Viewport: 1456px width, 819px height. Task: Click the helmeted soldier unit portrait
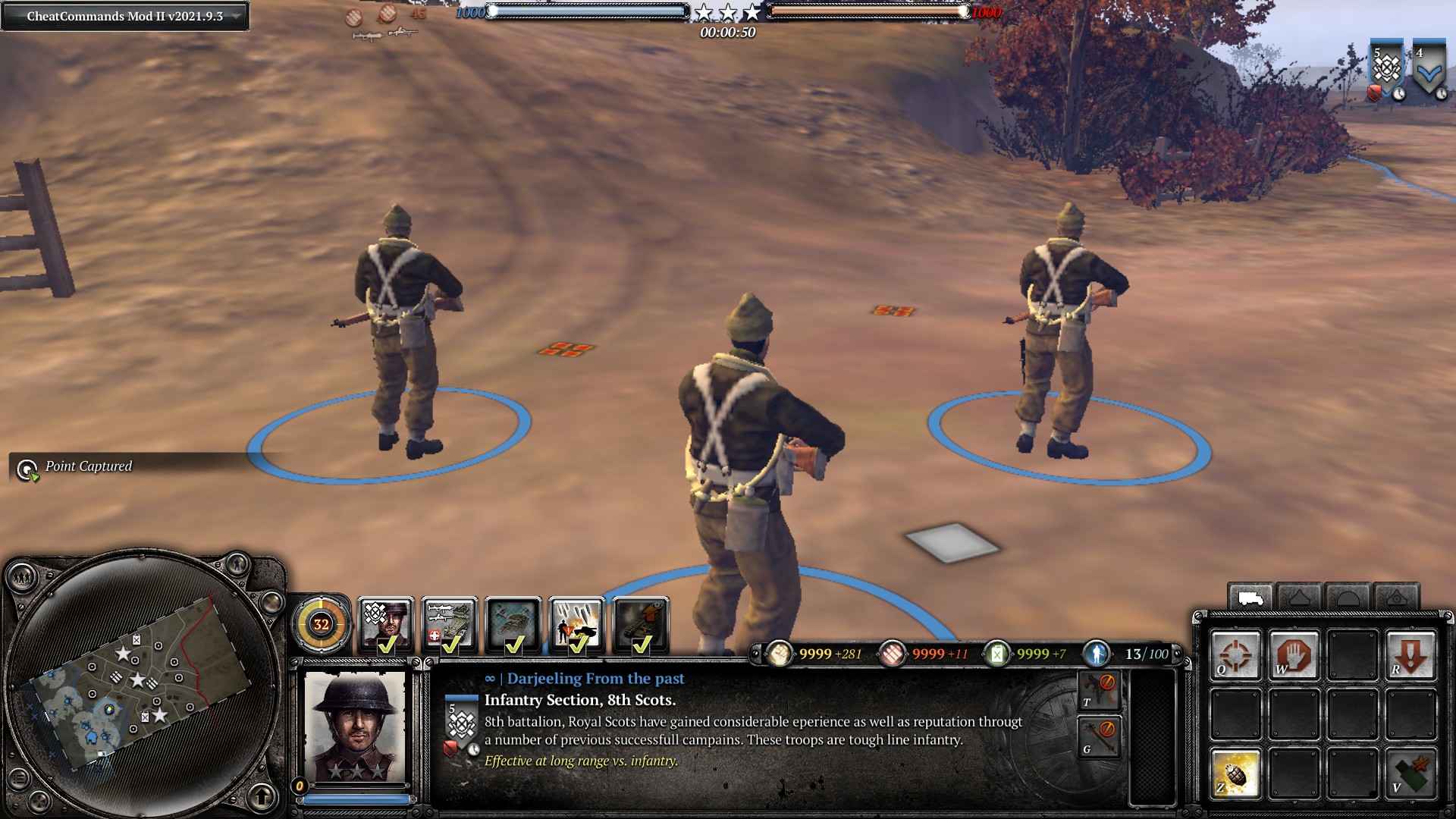tap(355, 726)
